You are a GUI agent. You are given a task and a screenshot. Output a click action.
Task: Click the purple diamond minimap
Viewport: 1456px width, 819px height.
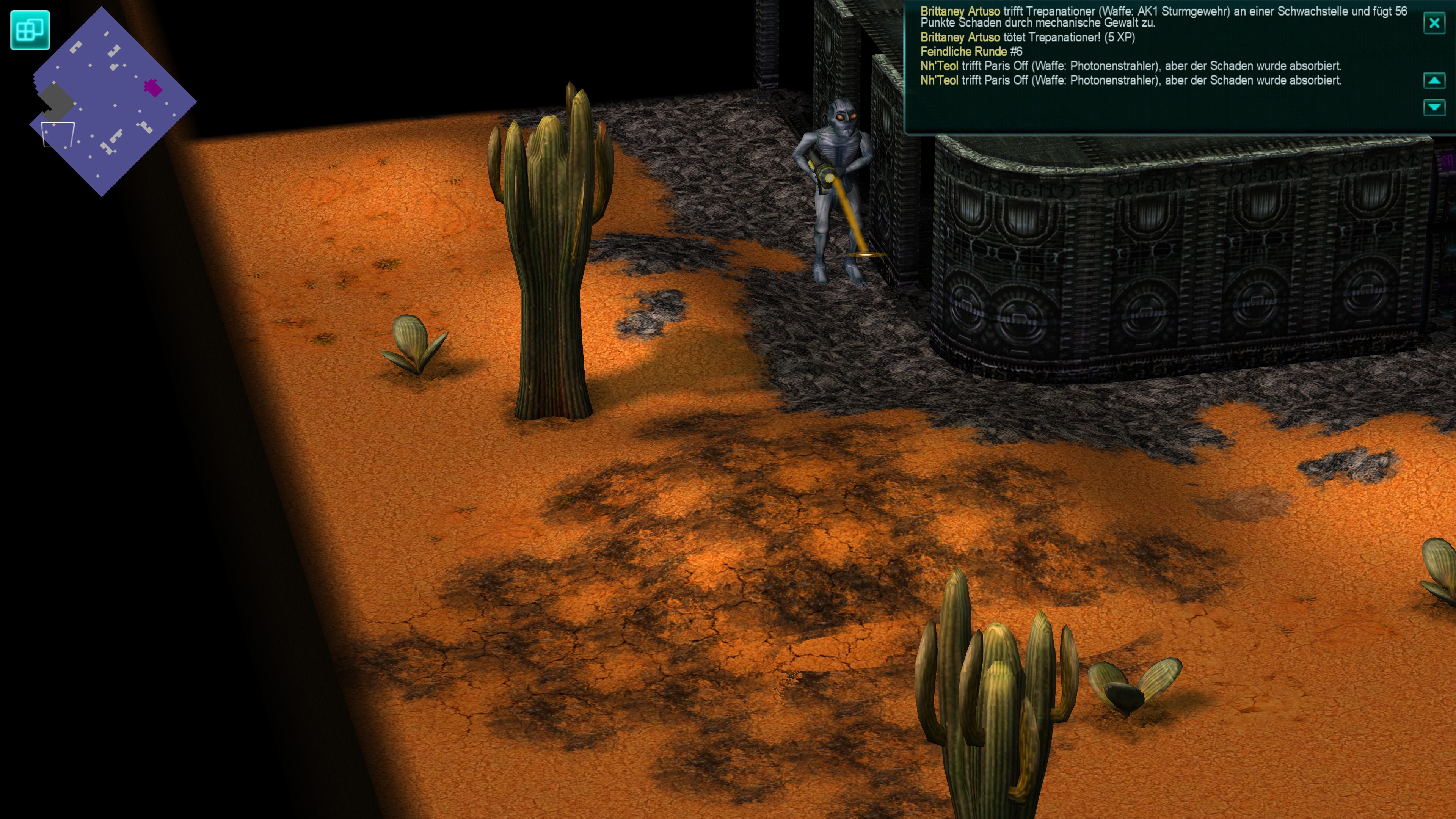tap(113, 102)
